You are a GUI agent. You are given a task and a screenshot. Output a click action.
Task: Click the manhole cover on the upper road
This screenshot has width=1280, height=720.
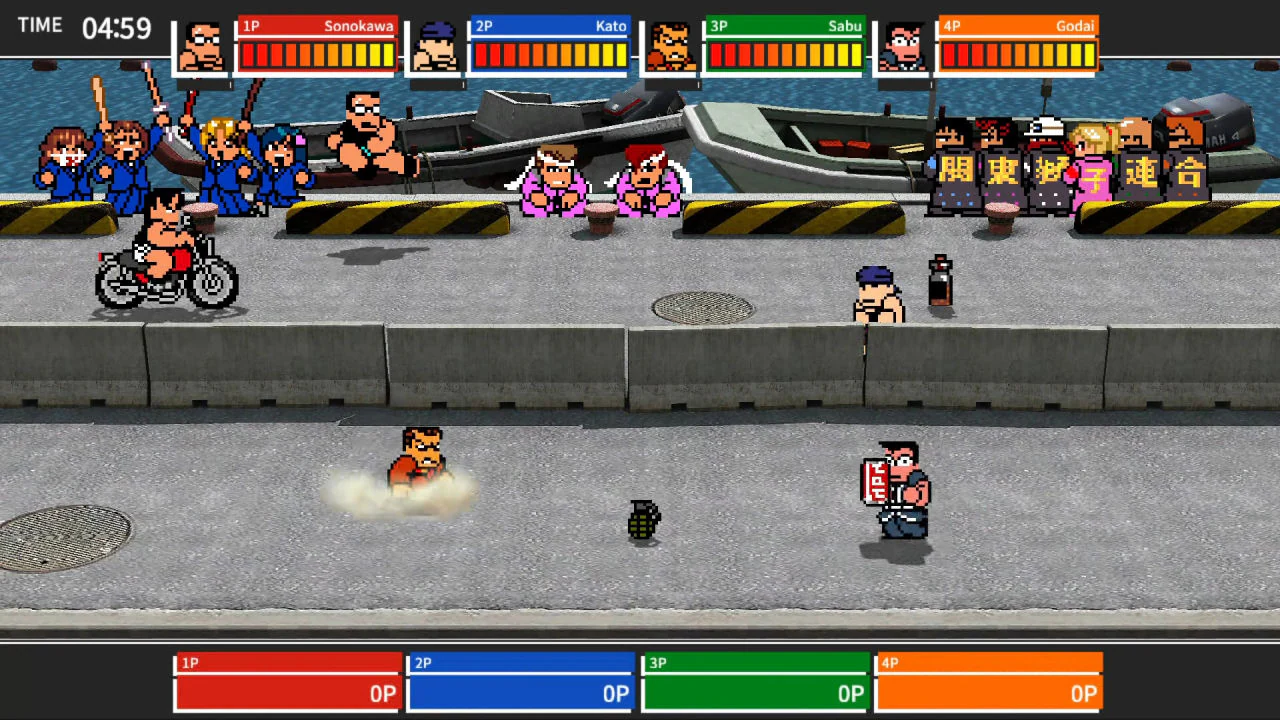(x=703, y=308)
